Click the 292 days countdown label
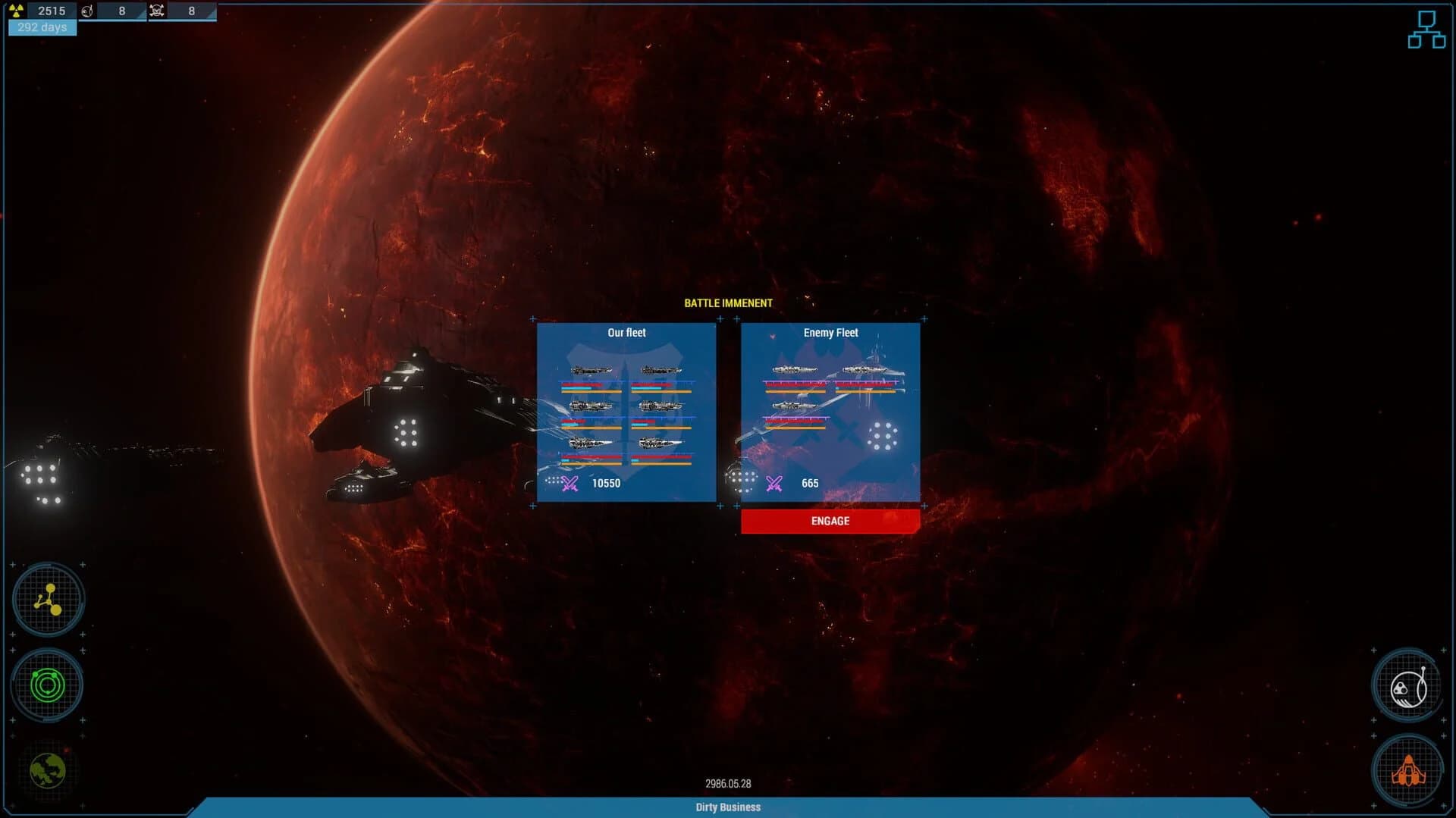This screenshot has width=1456, height=818. click(x=42, y=27)
